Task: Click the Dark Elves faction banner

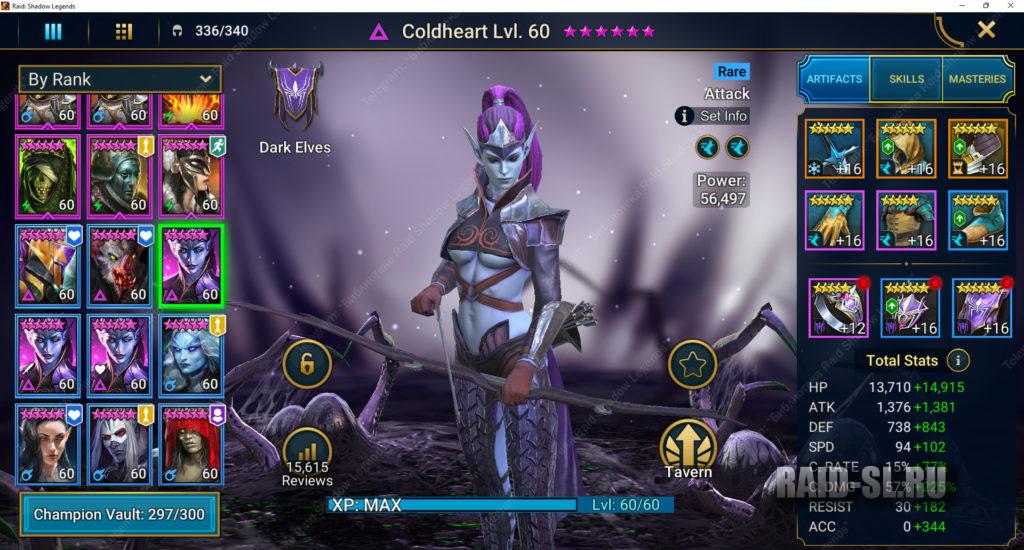Action: coord(295,97)
